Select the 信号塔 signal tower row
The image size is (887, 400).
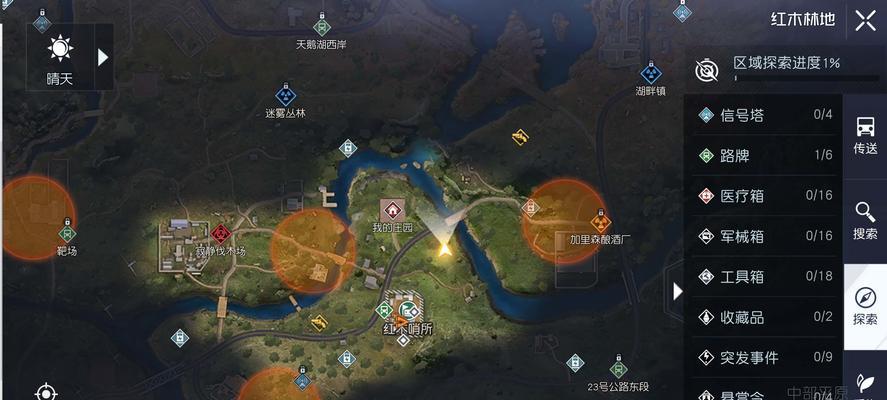coord(765,115)
